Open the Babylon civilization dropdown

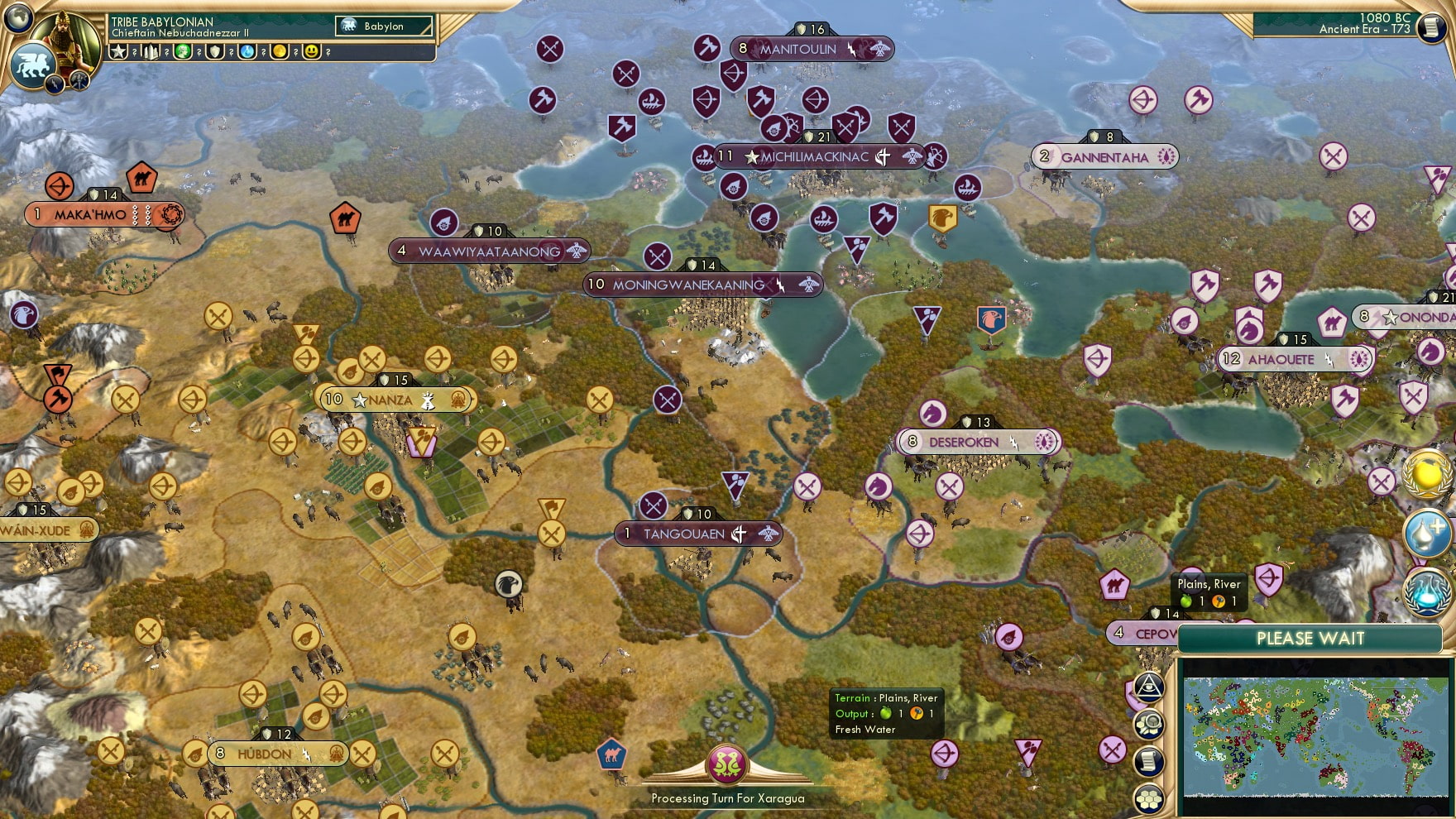(384, 26)
